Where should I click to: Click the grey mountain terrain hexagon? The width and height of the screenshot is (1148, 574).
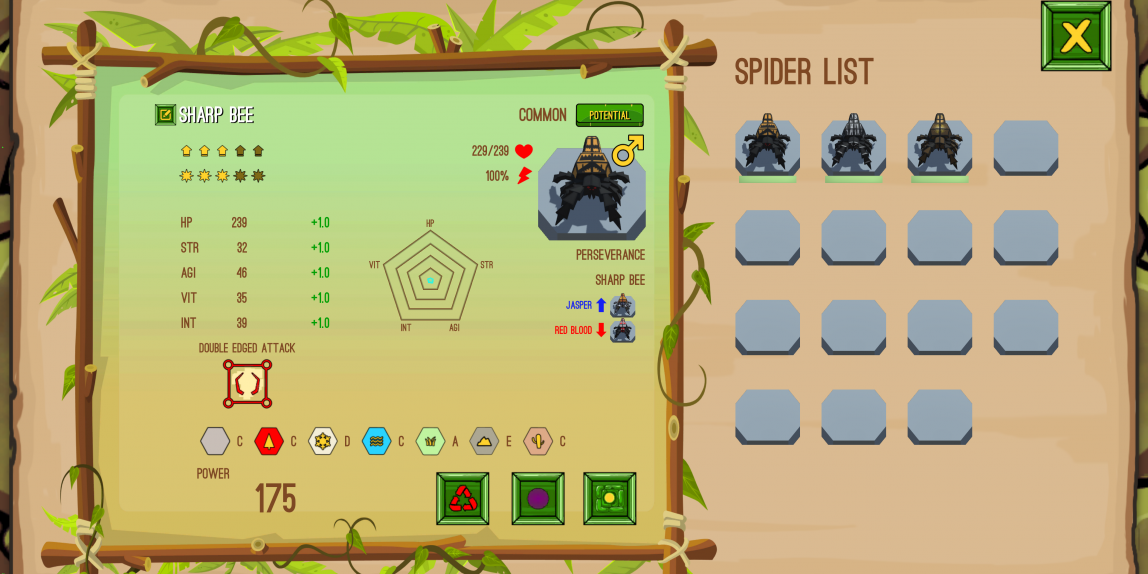[484, 441]
